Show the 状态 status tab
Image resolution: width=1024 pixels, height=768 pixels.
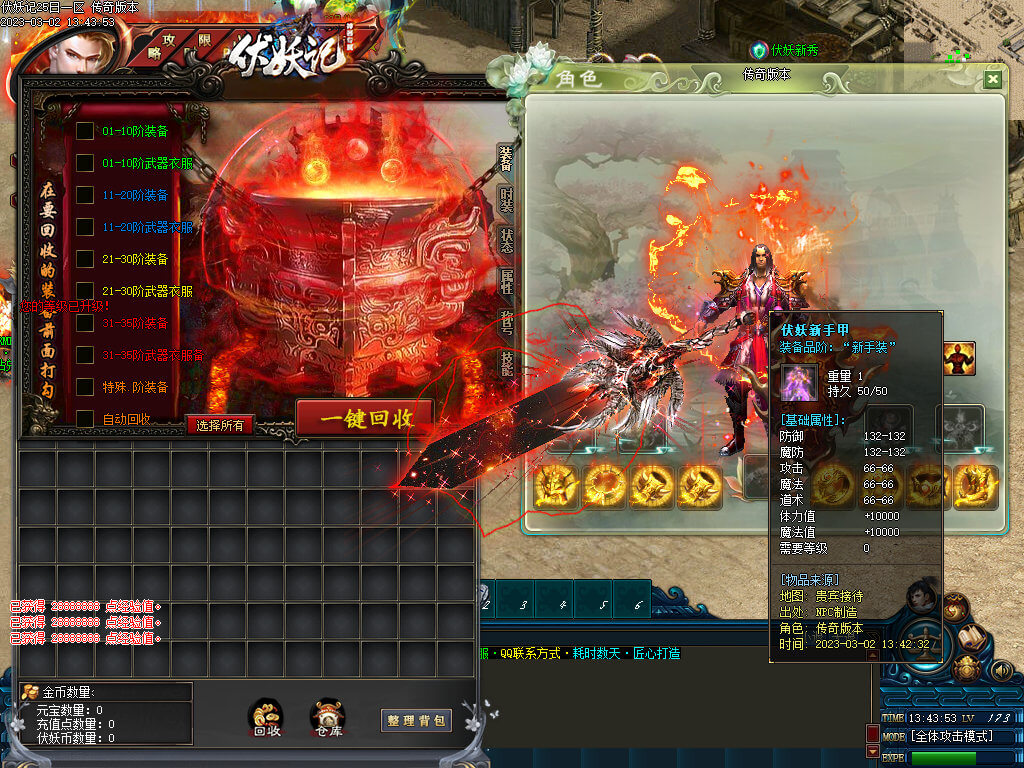pyautogui.click(x=507, y=241)
